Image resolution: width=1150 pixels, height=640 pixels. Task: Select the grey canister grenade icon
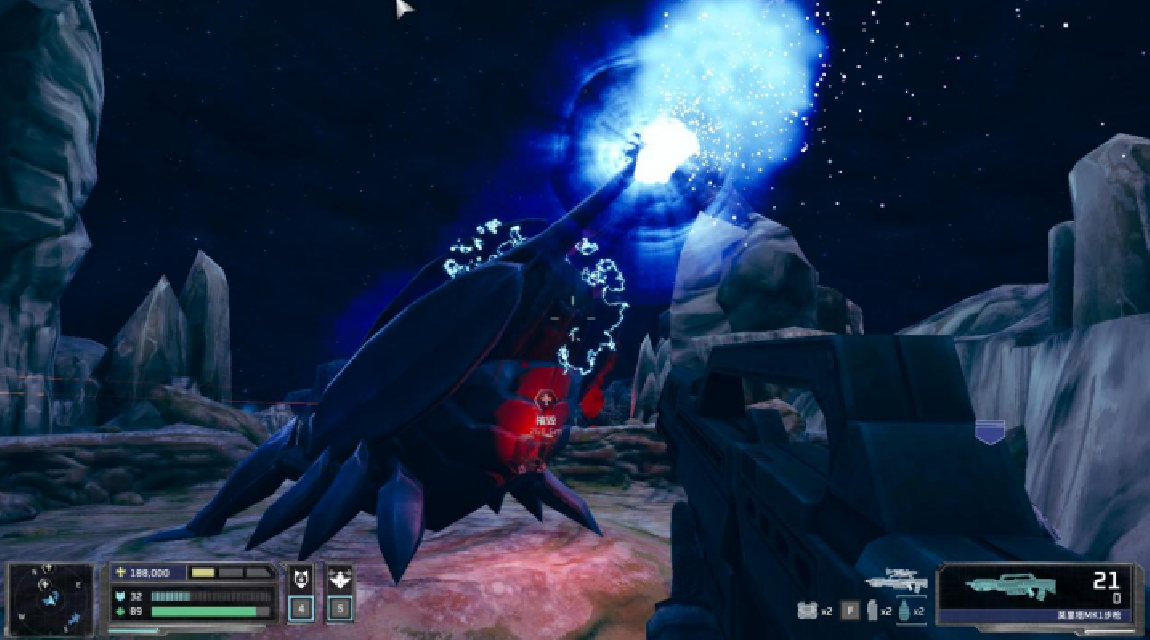click(872, 610)
